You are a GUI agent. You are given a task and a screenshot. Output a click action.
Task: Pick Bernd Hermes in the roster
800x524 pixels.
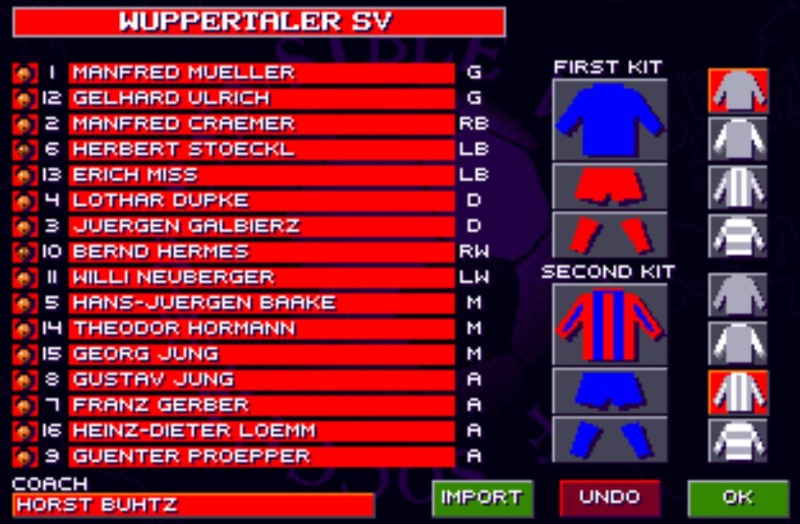click(x=261, y=251)
